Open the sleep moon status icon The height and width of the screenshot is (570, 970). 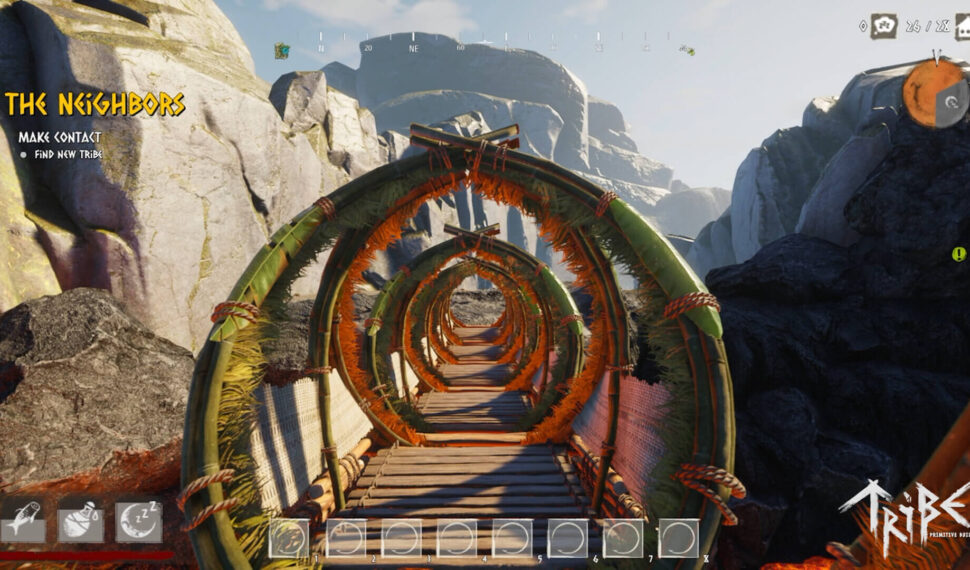(138, 522)
